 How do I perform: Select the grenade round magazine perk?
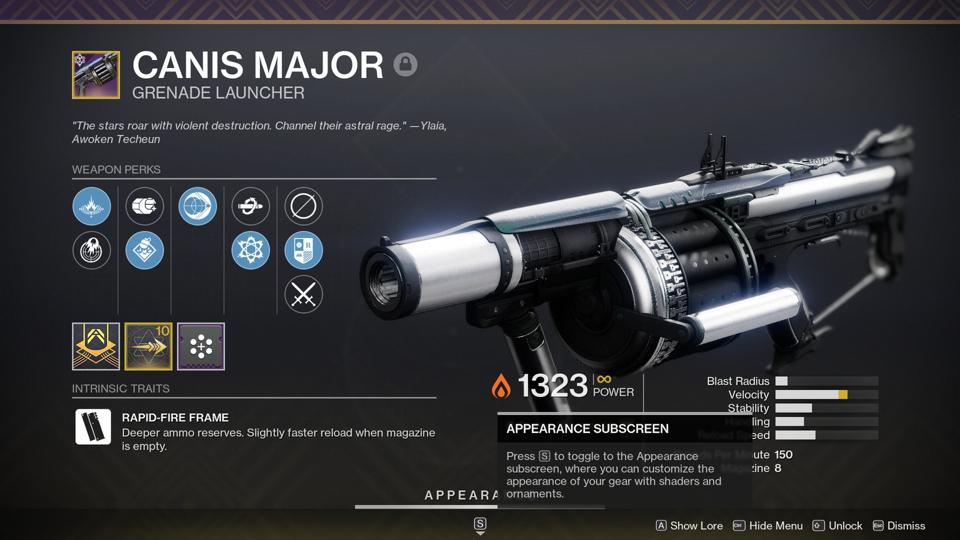tap(145, 207)
